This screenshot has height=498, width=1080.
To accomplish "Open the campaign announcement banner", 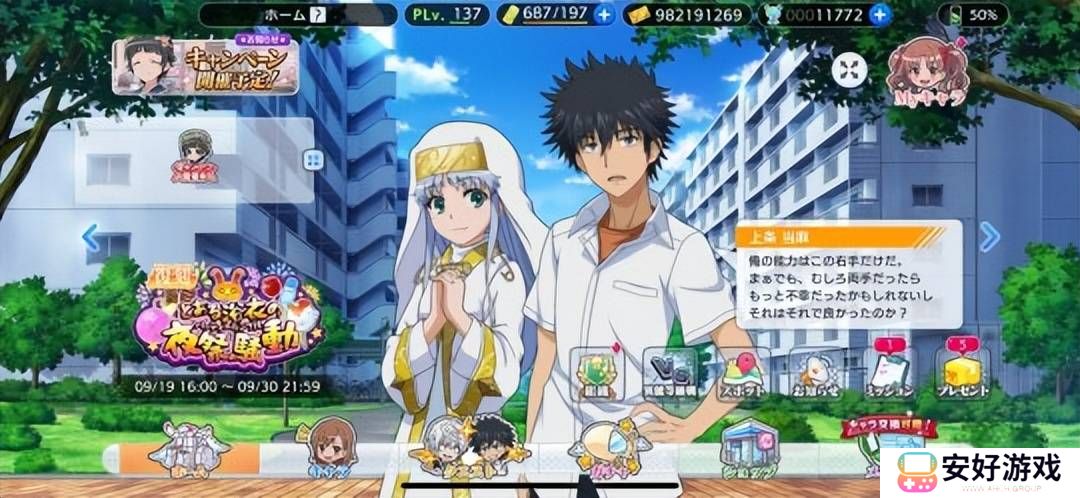I will point(206,66).
